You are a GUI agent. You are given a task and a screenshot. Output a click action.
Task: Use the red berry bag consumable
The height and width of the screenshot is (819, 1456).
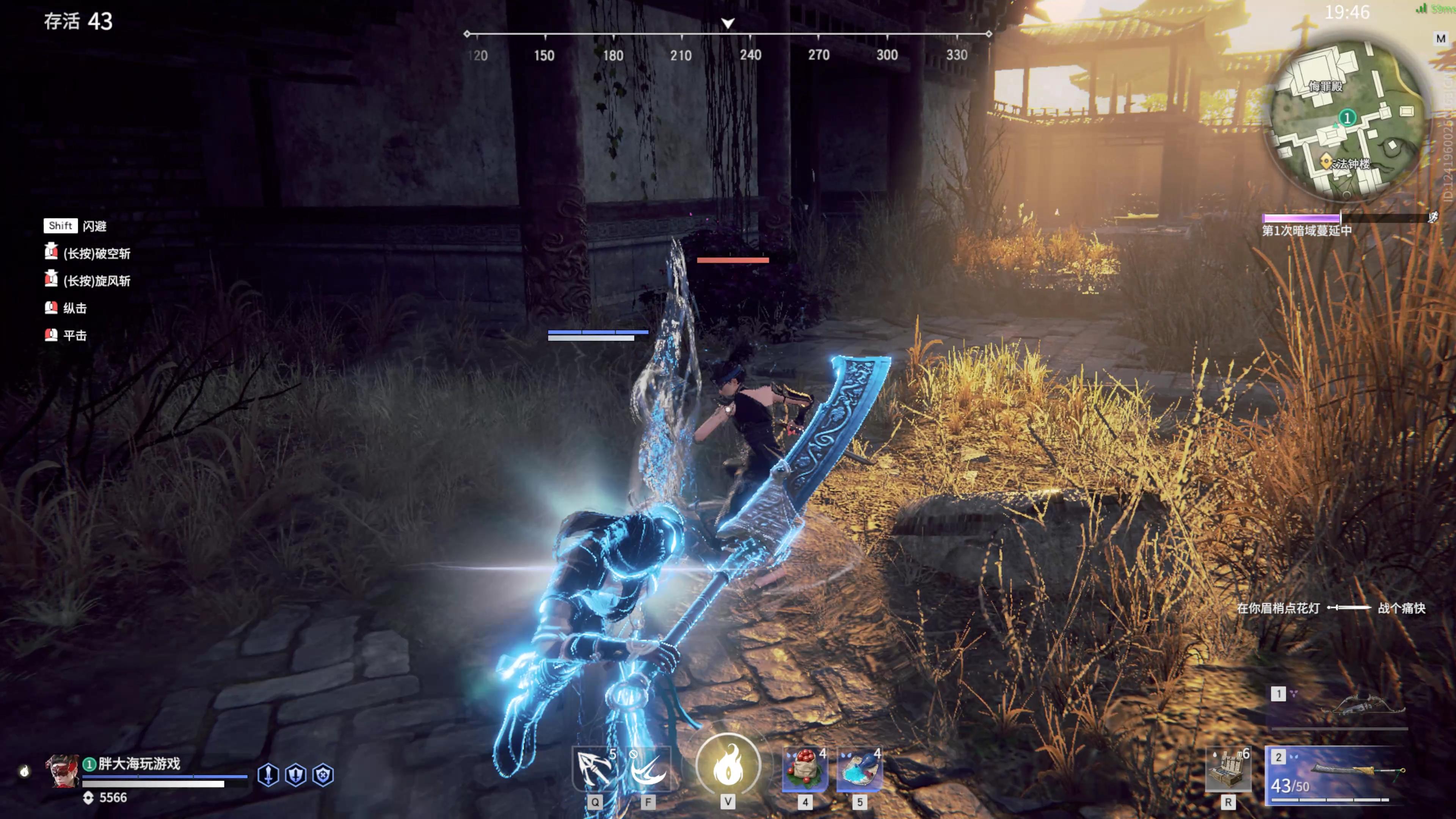(805, 769)
